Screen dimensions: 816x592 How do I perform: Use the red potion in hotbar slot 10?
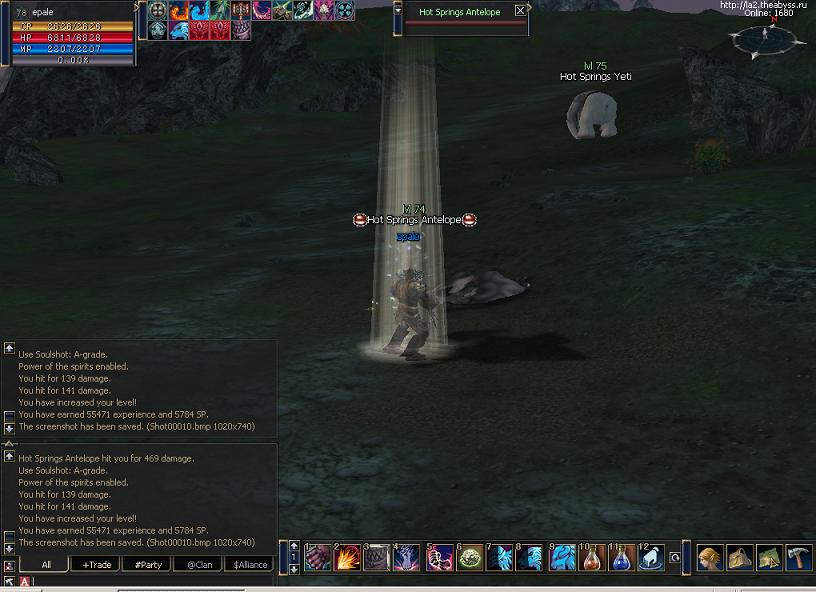point(592,558)
